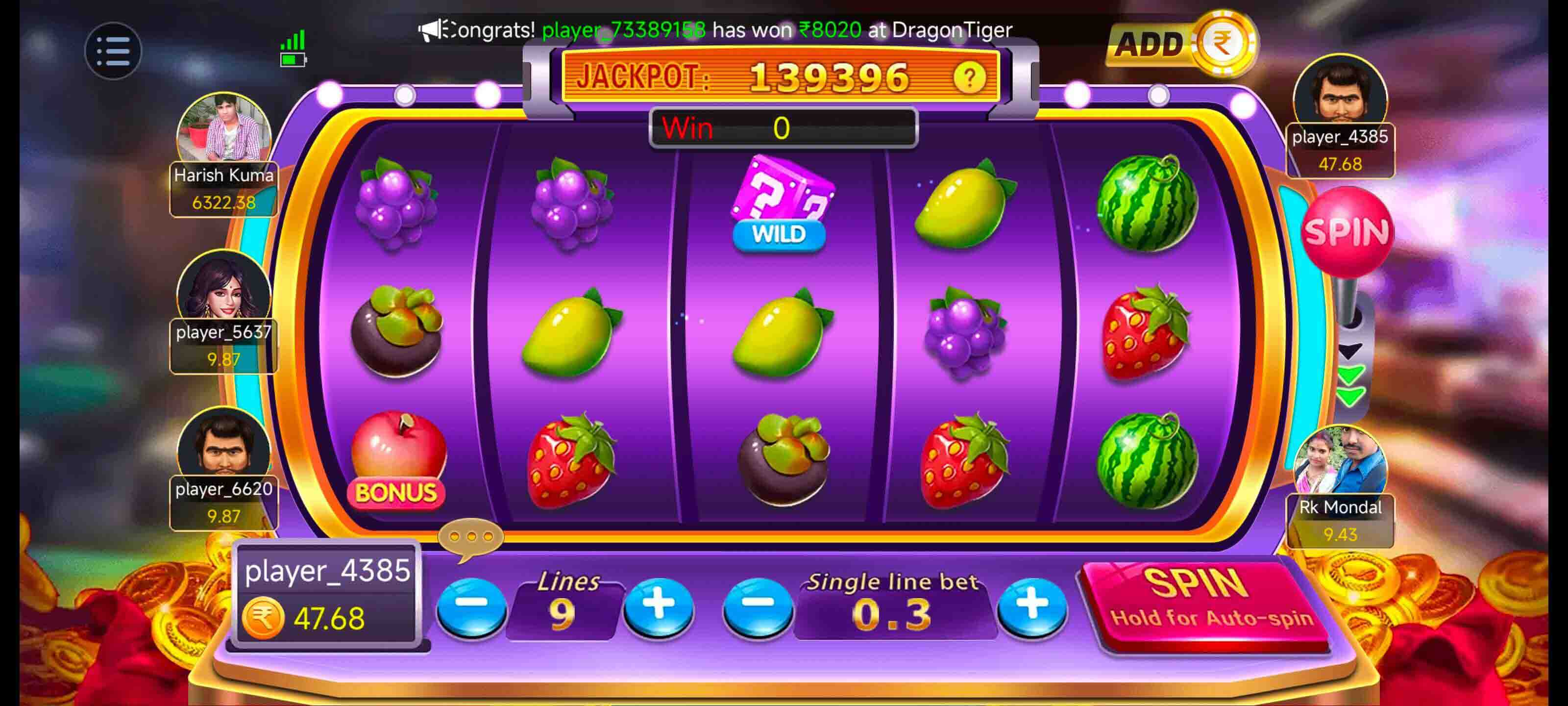Open the chat speech bubble
Screen dimensions: 1568x706
pyautogui.click(x=470, y=538)
